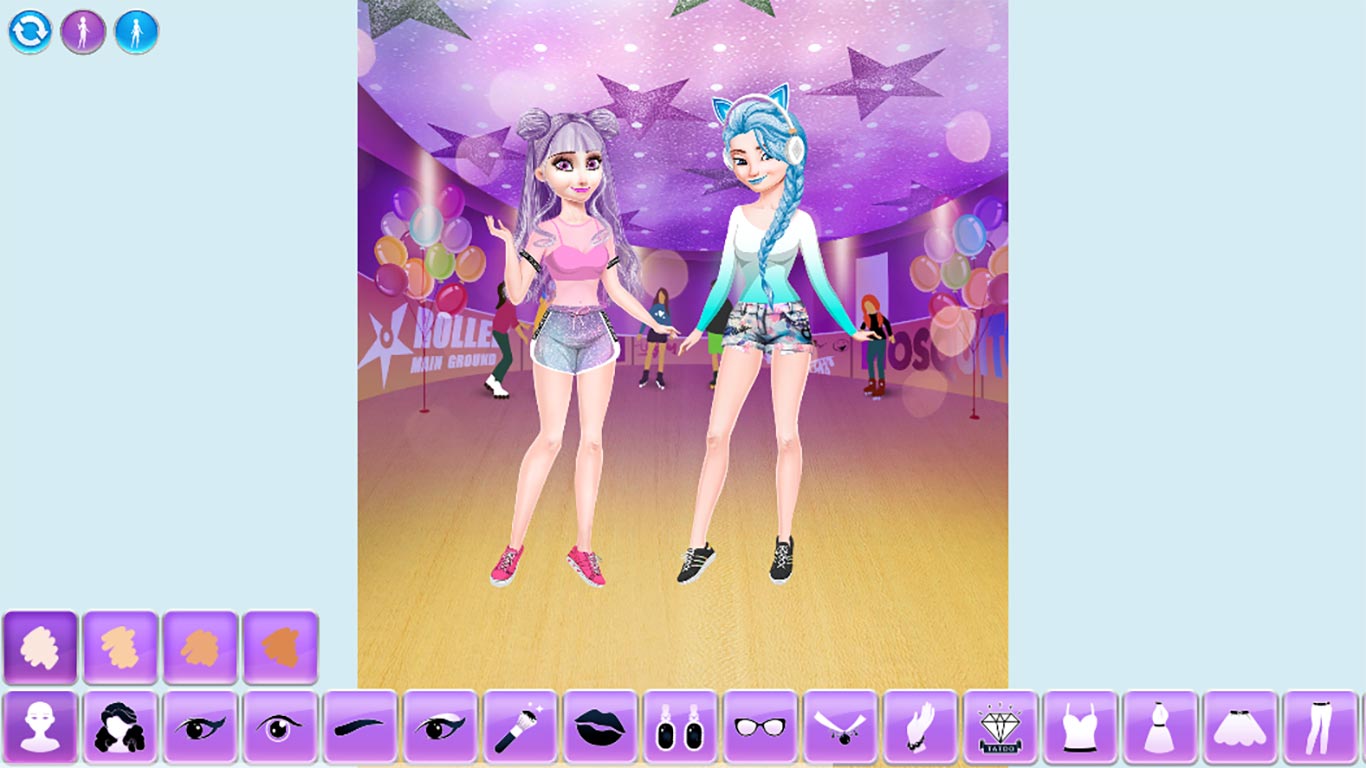
Task: Open the pants clothing category
Action: 1318,730
